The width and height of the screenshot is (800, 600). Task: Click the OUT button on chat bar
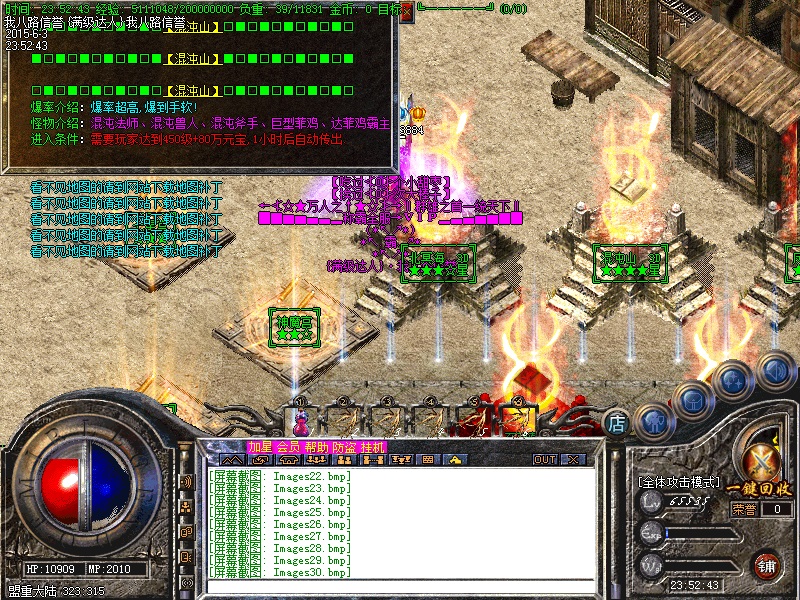544,460
